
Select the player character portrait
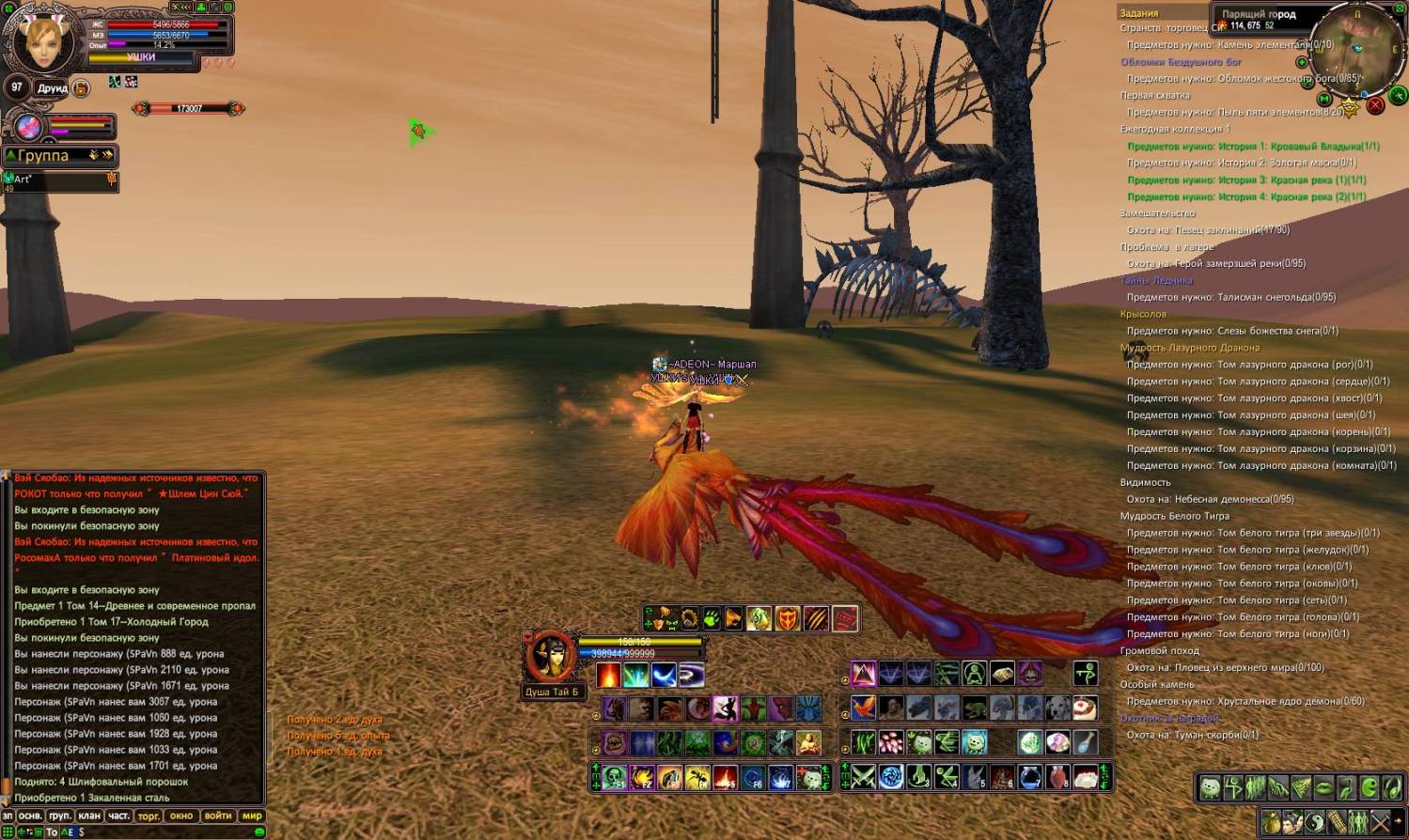42,42
